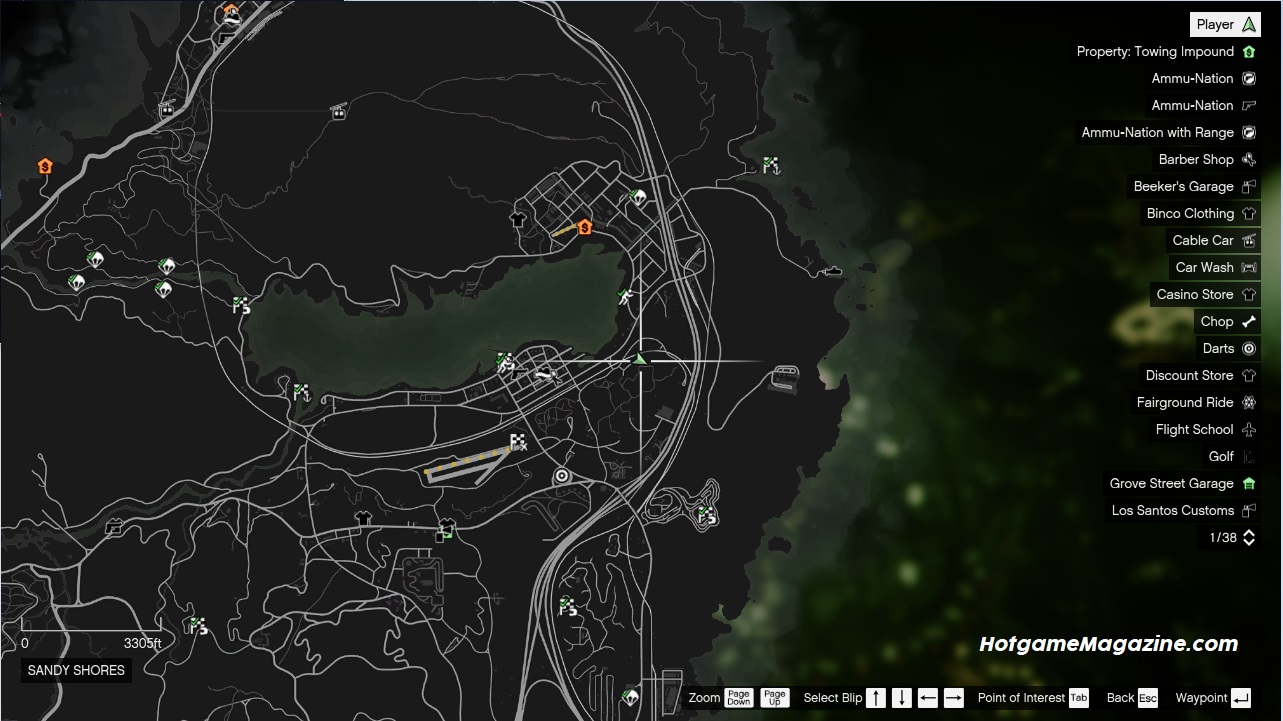
Task: Toggle the Car Wash blip in the legend
Action: pos(1246,267)
